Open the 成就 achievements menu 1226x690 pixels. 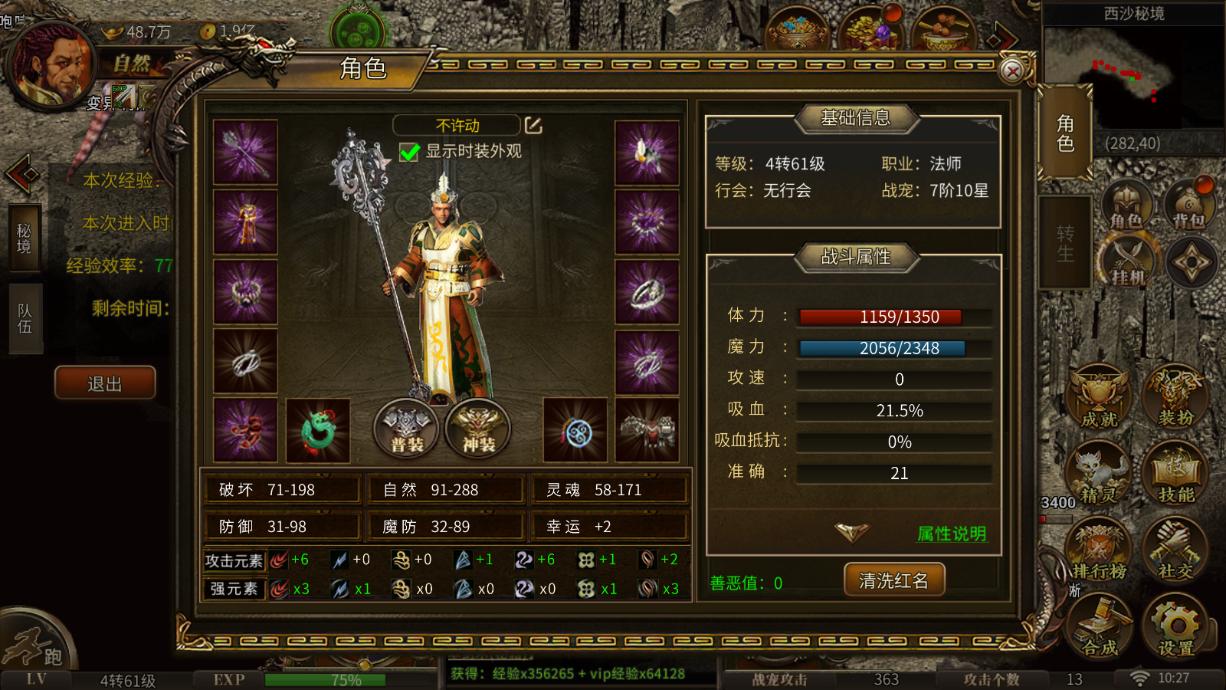pyautogui.click(x=1099, y=398)
